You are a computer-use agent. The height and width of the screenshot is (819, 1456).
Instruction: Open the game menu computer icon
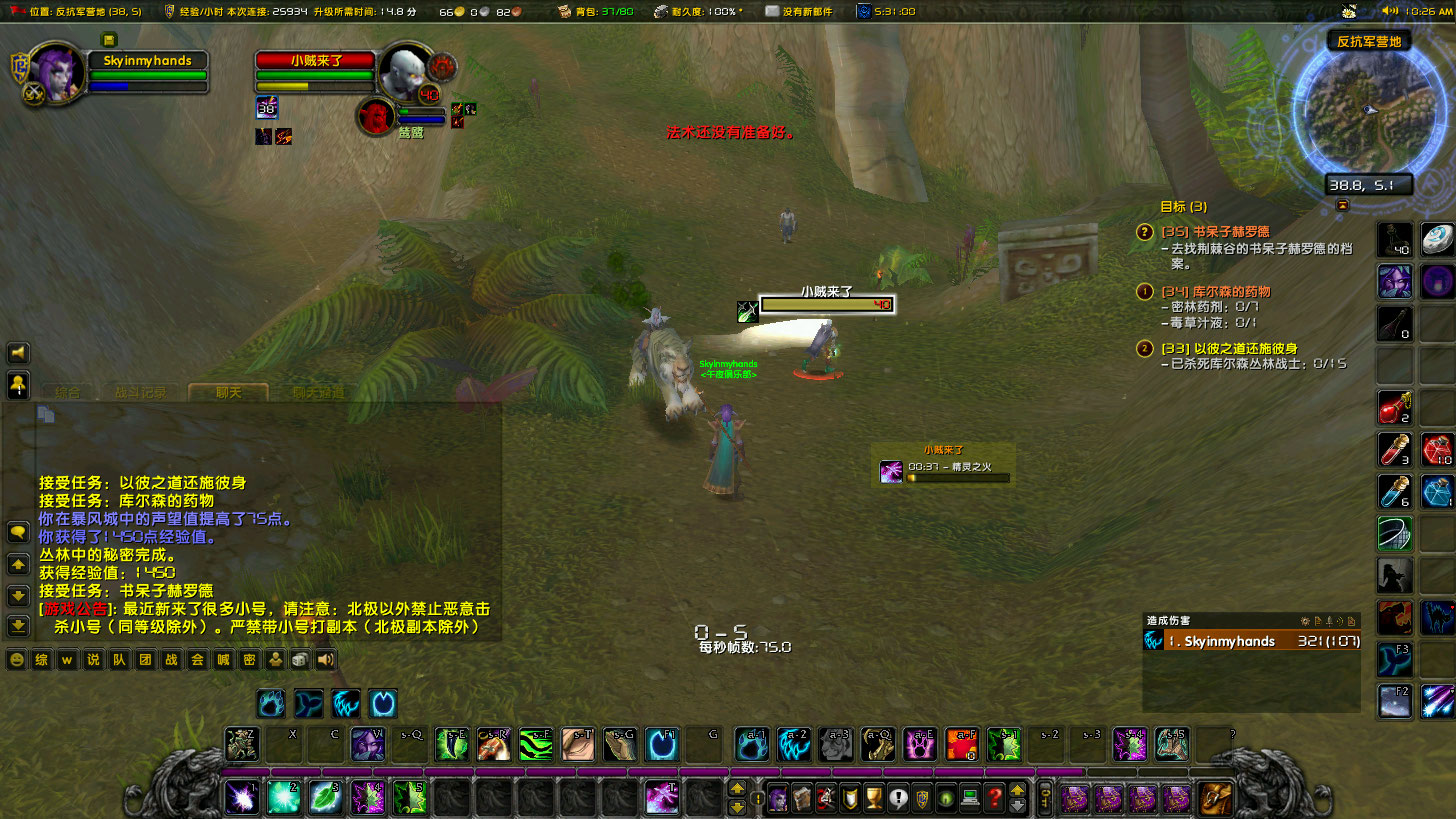[970, 799]
